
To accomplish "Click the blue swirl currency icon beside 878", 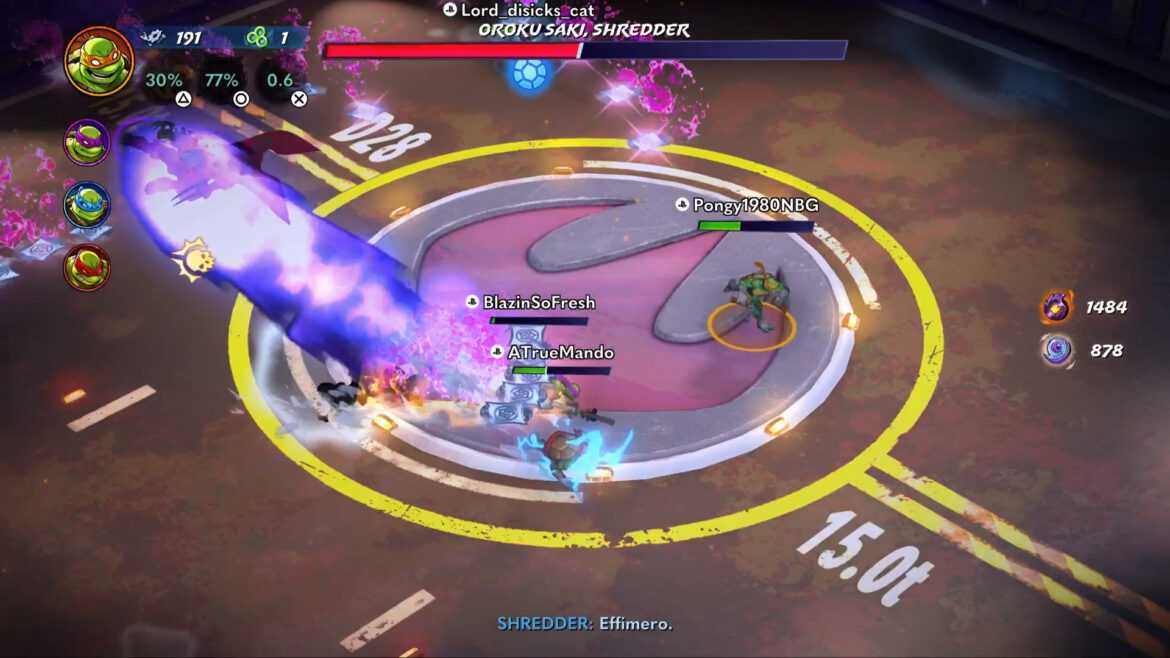I will pyautogui.click(x=1057, y=350).
